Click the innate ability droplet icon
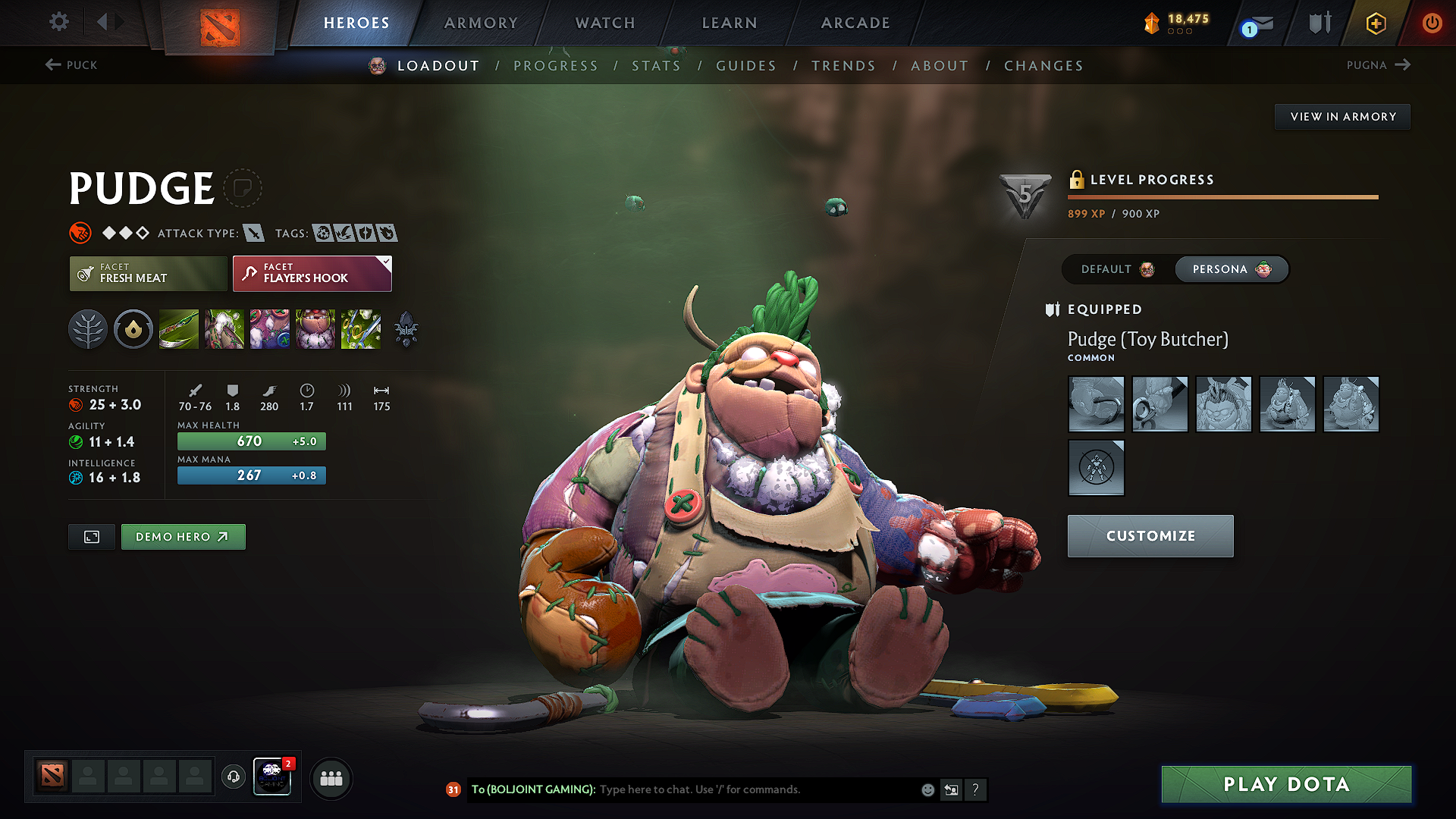 [133, 328]
